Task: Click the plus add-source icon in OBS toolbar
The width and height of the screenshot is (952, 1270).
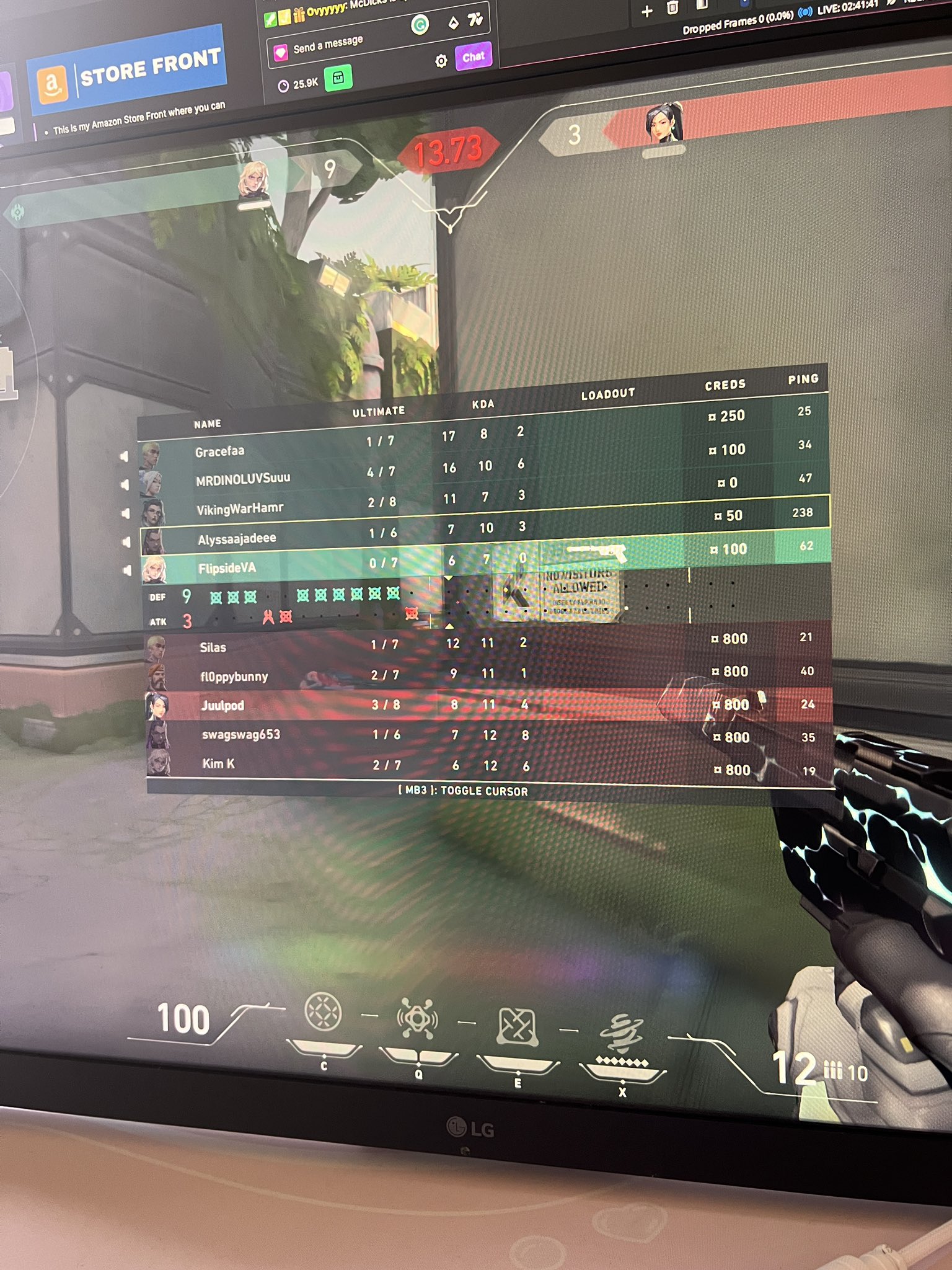Action: 647,11
